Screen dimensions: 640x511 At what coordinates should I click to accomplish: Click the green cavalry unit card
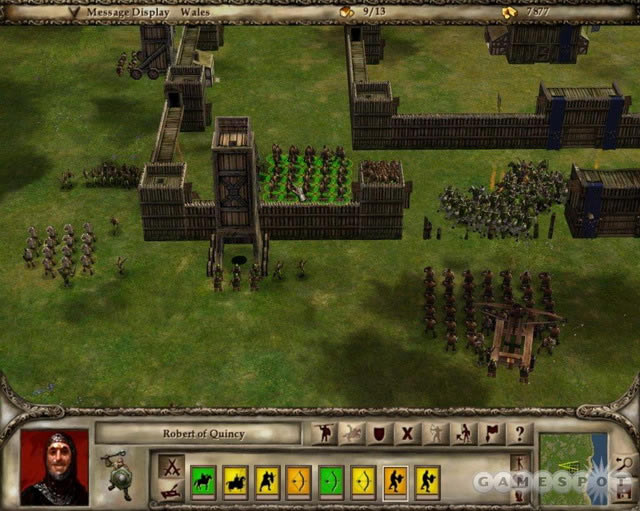coord(203,481)
